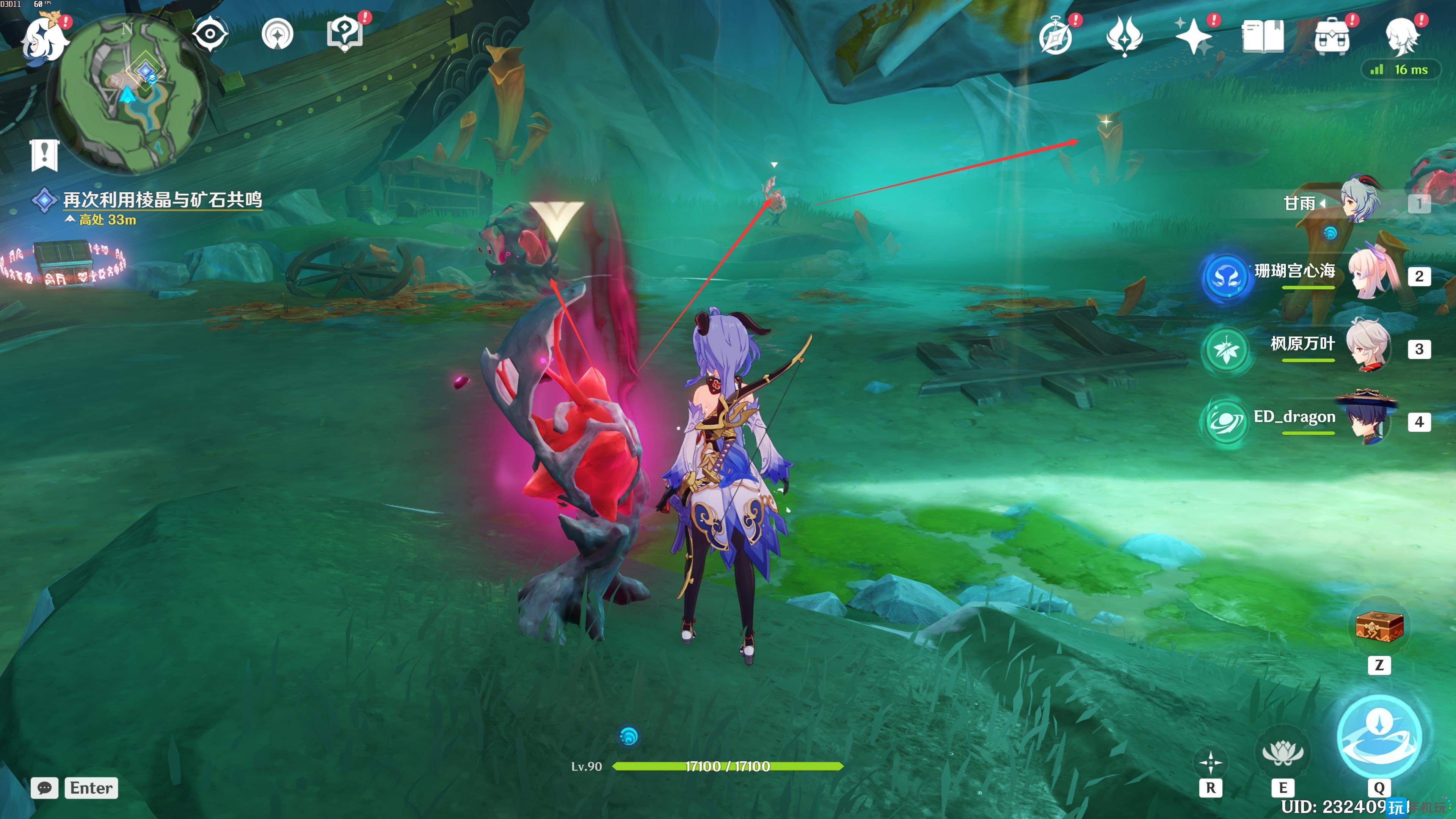Open the co-op mode icon
The width and height of the screenshot is (1456, 819).
[x=278, y=35]
